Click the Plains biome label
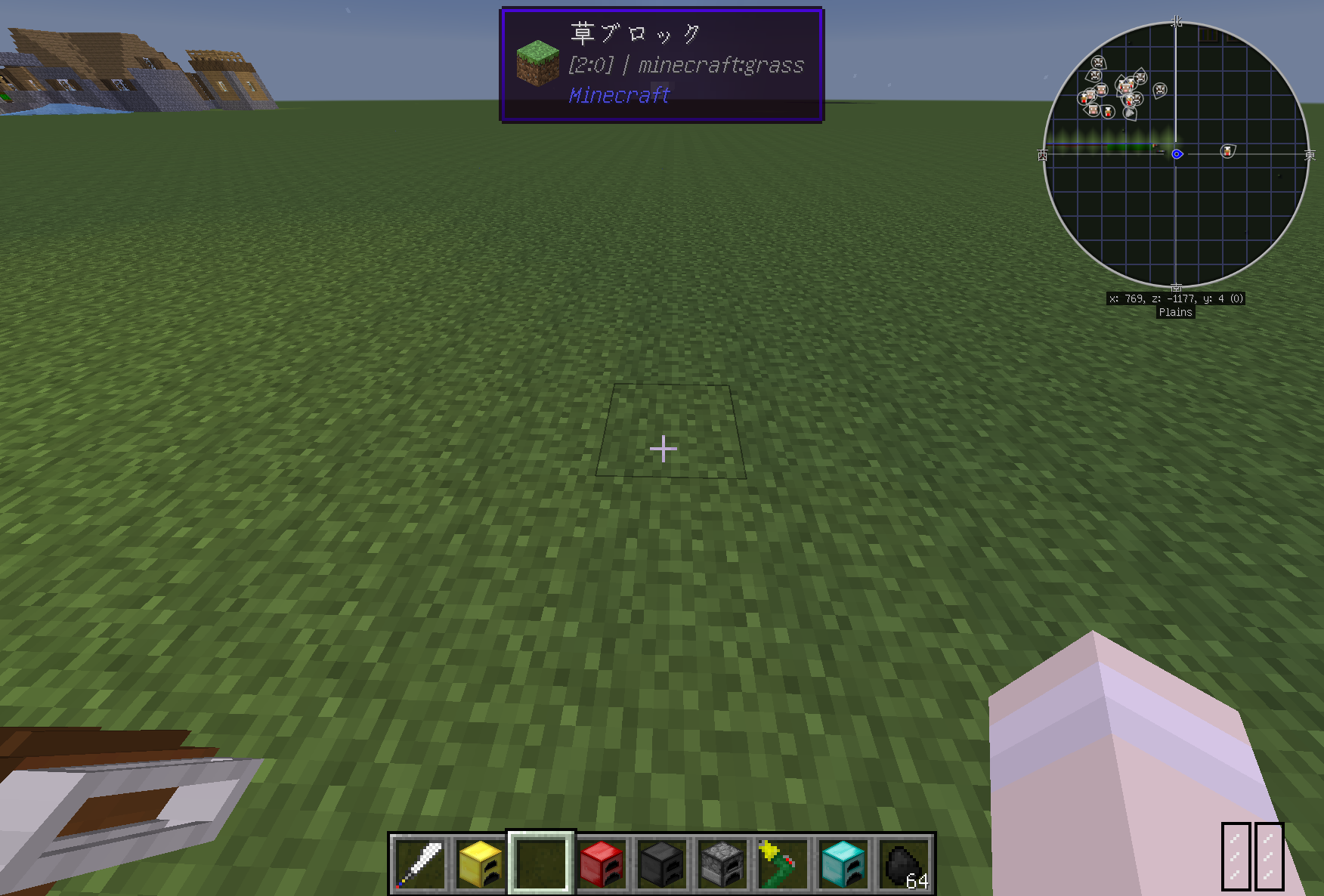Screen dimensions: 1324x896 tap(1176, 312)
